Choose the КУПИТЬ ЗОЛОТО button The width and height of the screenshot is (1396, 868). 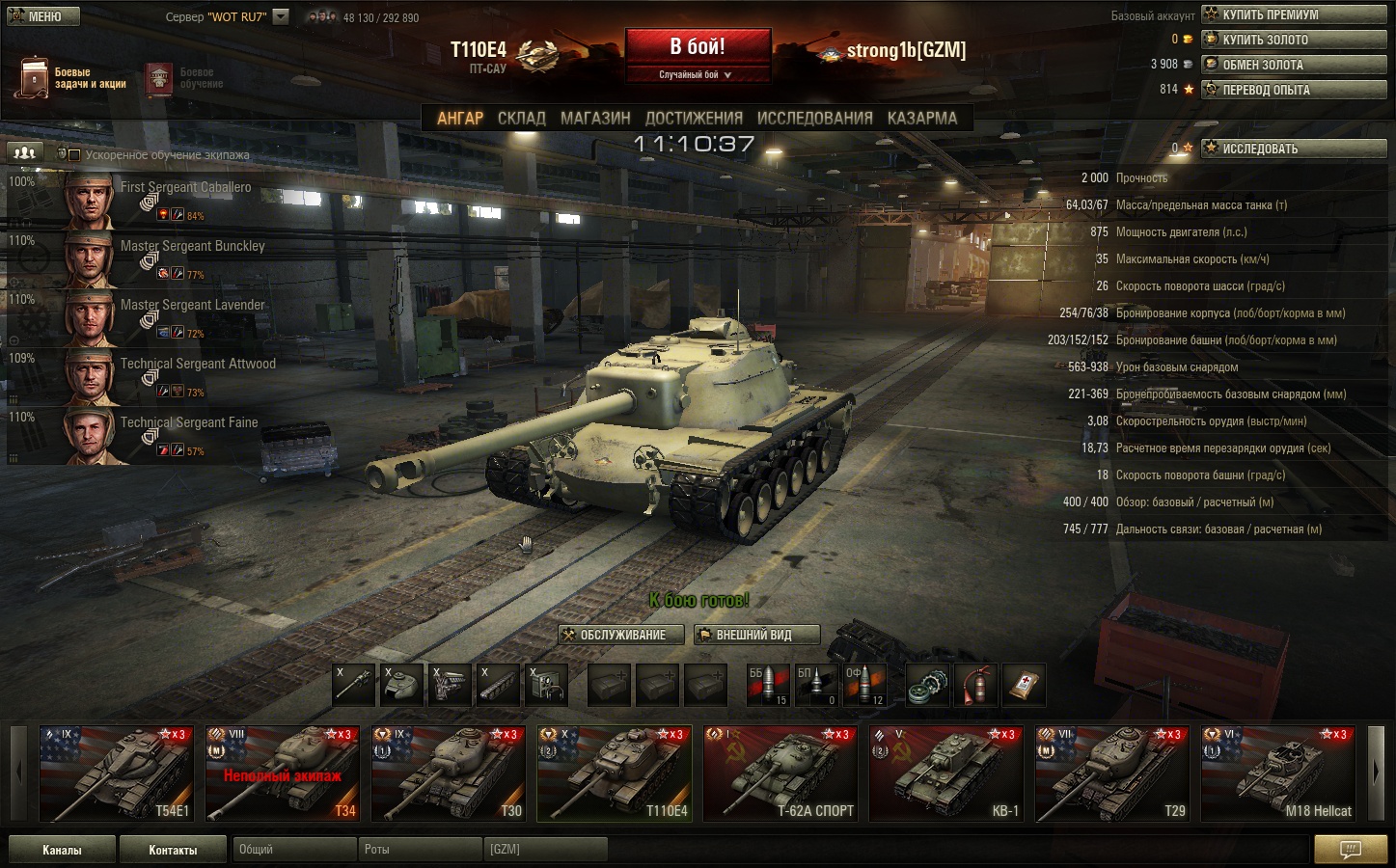(1292, 40)
